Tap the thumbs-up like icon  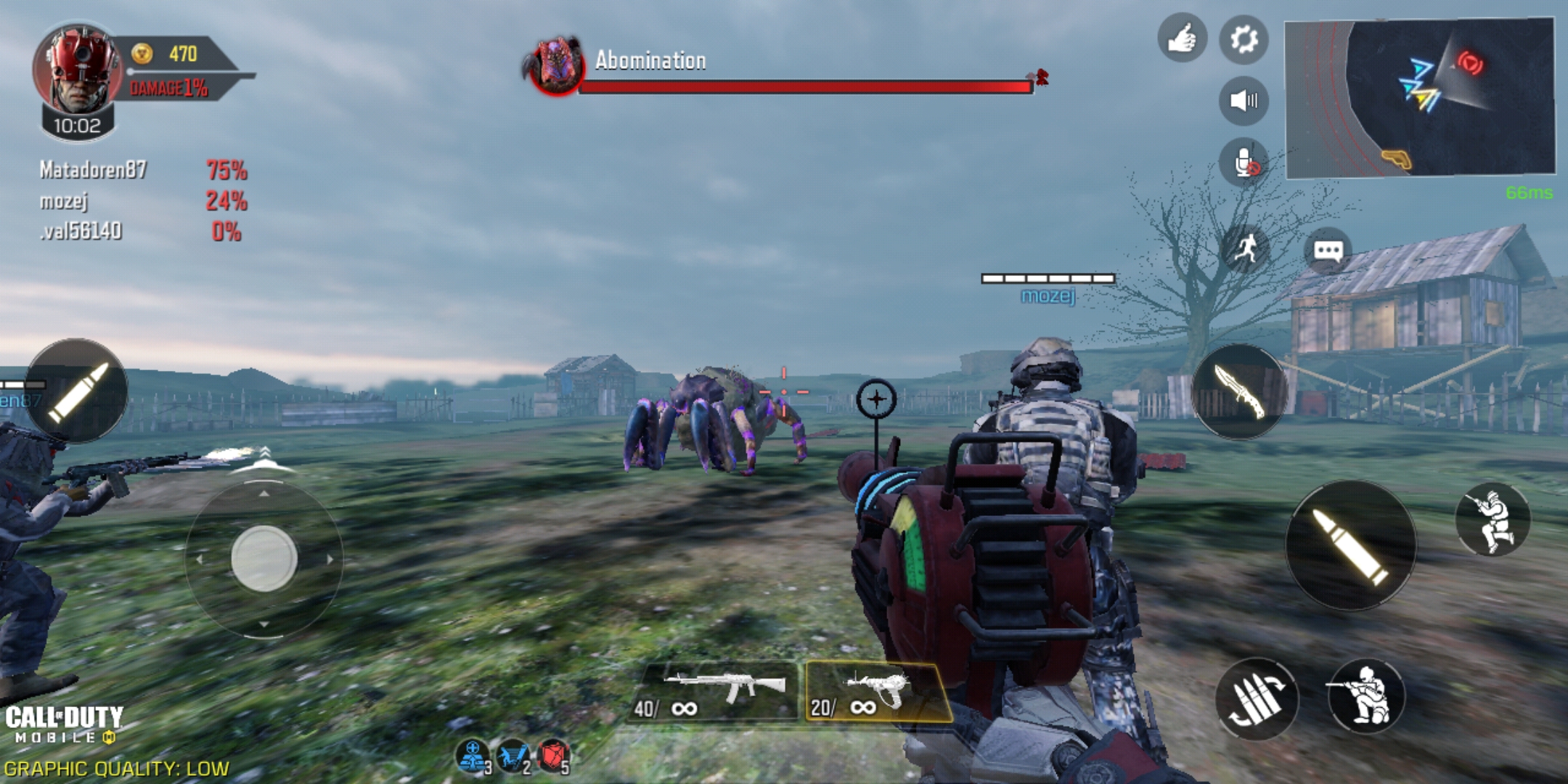point(1182,38)
